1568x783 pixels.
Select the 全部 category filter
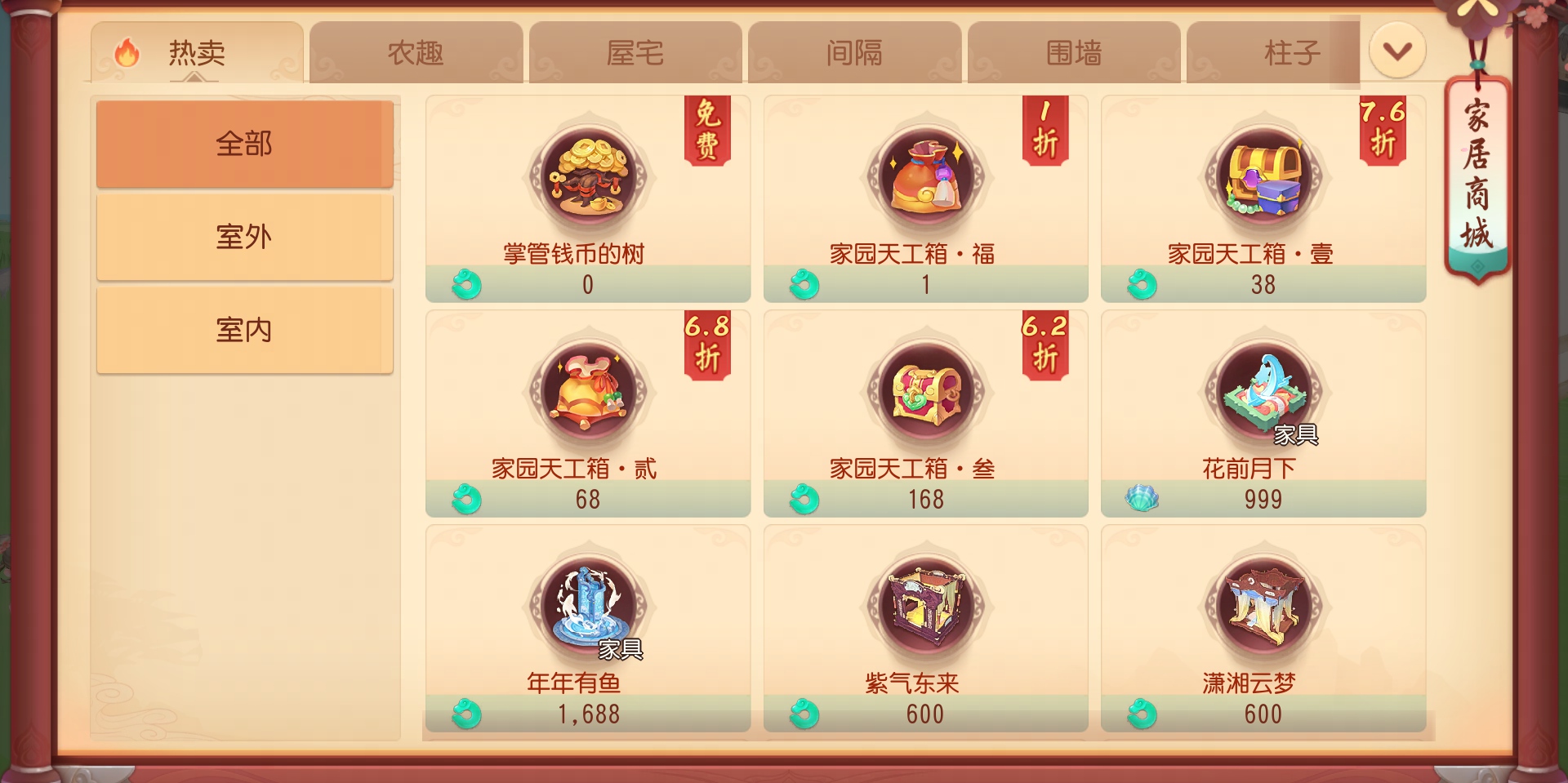244,143
